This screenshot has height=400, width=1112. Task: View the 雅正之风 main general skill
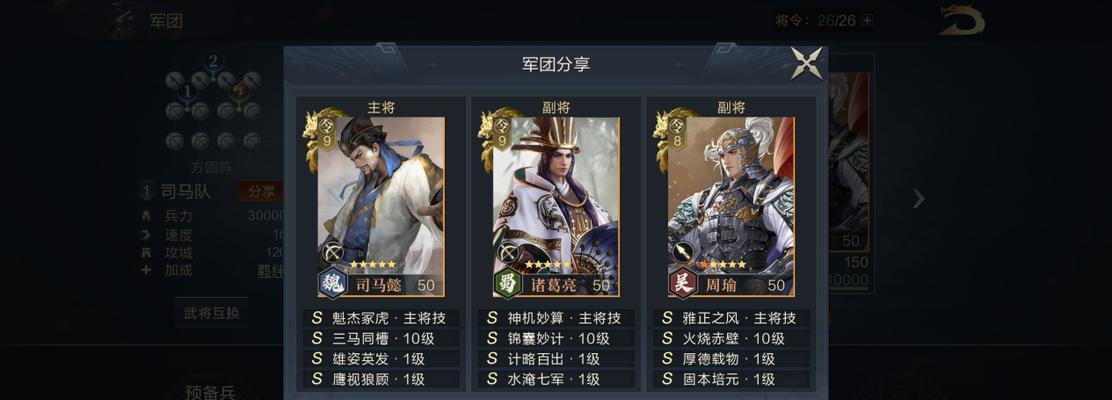pos(731,318)
